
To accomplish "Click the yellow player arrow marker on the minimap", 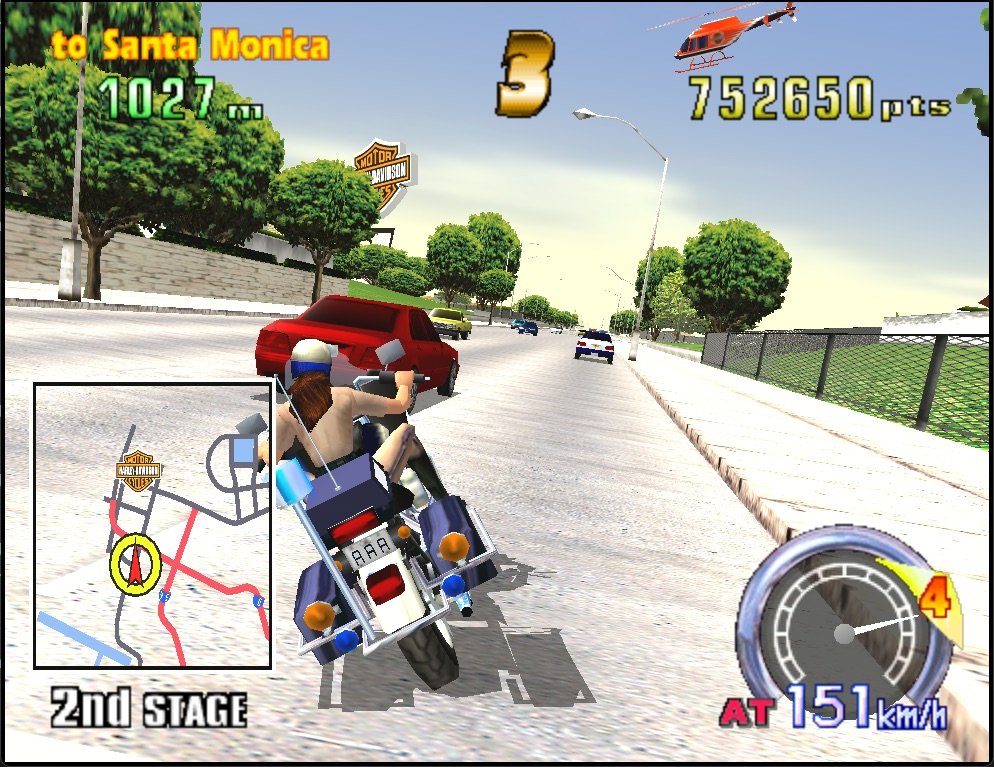I will click(135, 565).
